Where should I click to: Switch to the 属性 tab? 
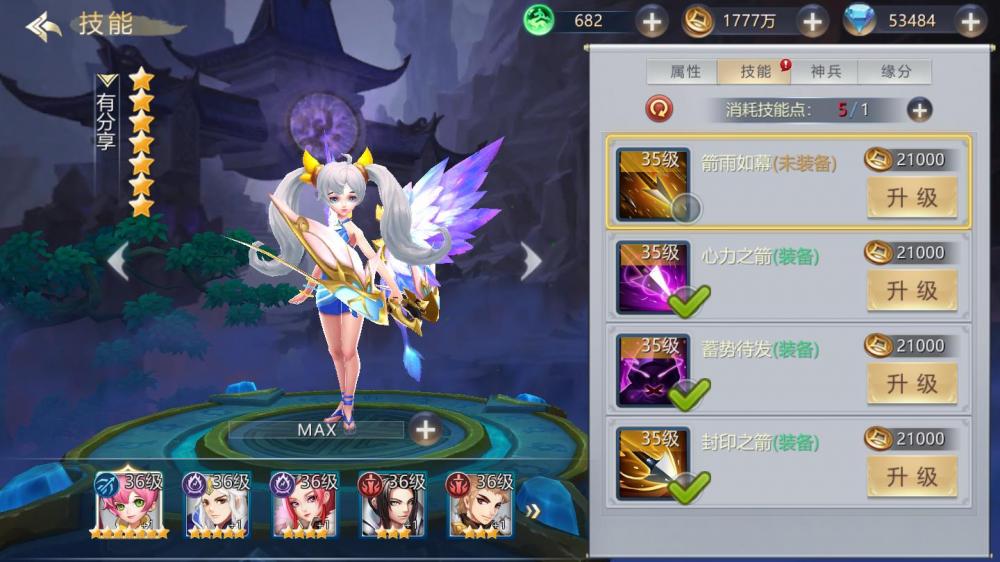click(685, 72)
